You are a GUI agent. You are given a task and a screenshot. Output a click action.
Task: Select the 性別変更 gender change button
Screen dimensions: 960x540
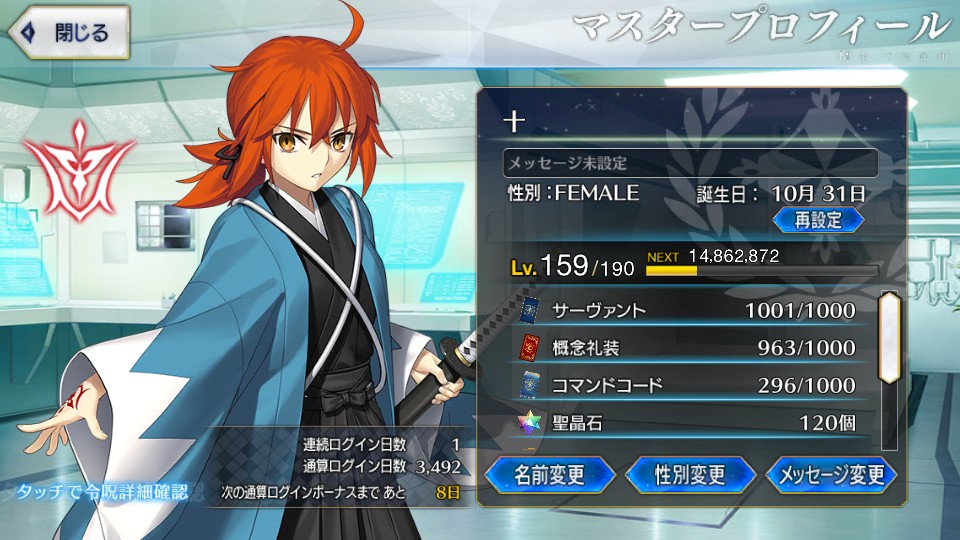(690, 473)
